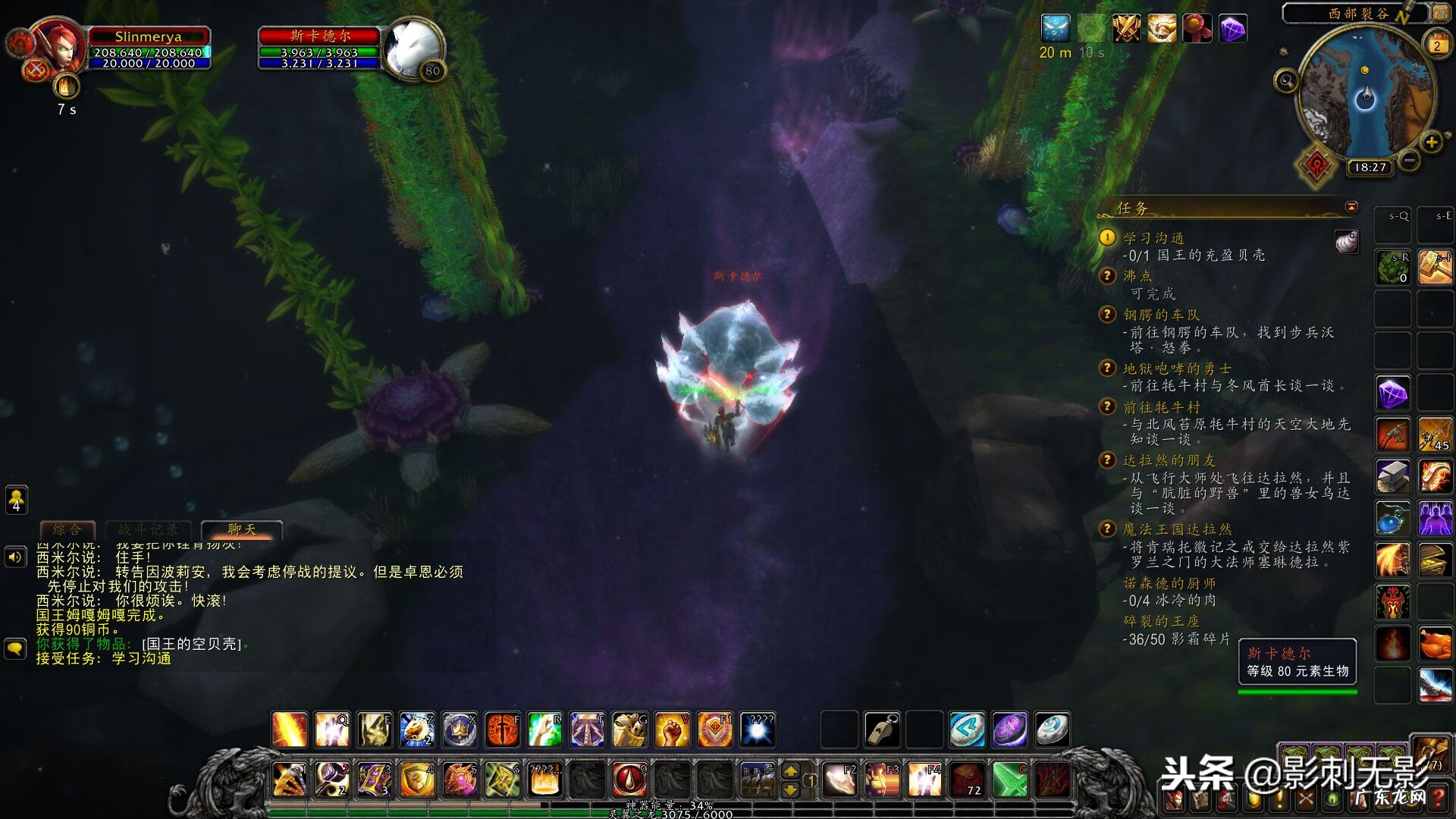The image size is (1456, 819).
Task: Click the purple gem buff icon
Action: coord(1233,30)
